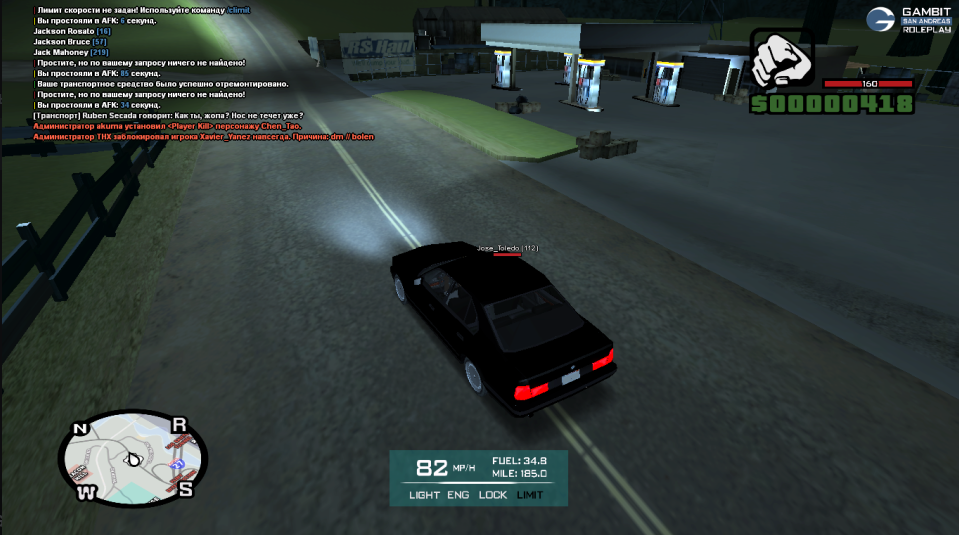Screen dimensions: 959x535
Task: Toggle the LOCK door indicator
Action: (493, 495)
